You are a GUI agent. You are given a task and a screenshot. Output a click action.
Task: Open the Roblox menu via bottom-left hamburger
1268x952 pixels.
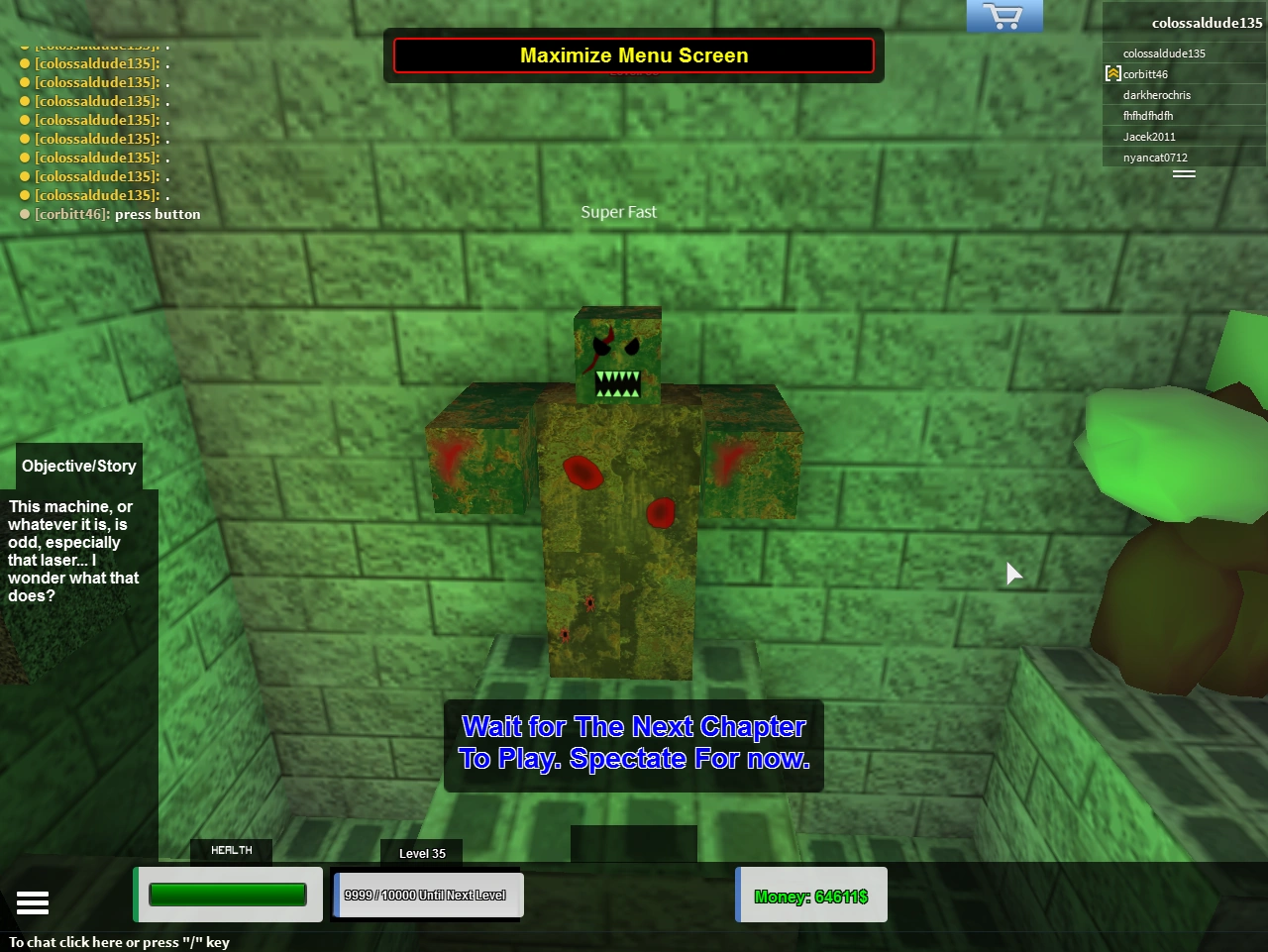click(x=33, y=902)
